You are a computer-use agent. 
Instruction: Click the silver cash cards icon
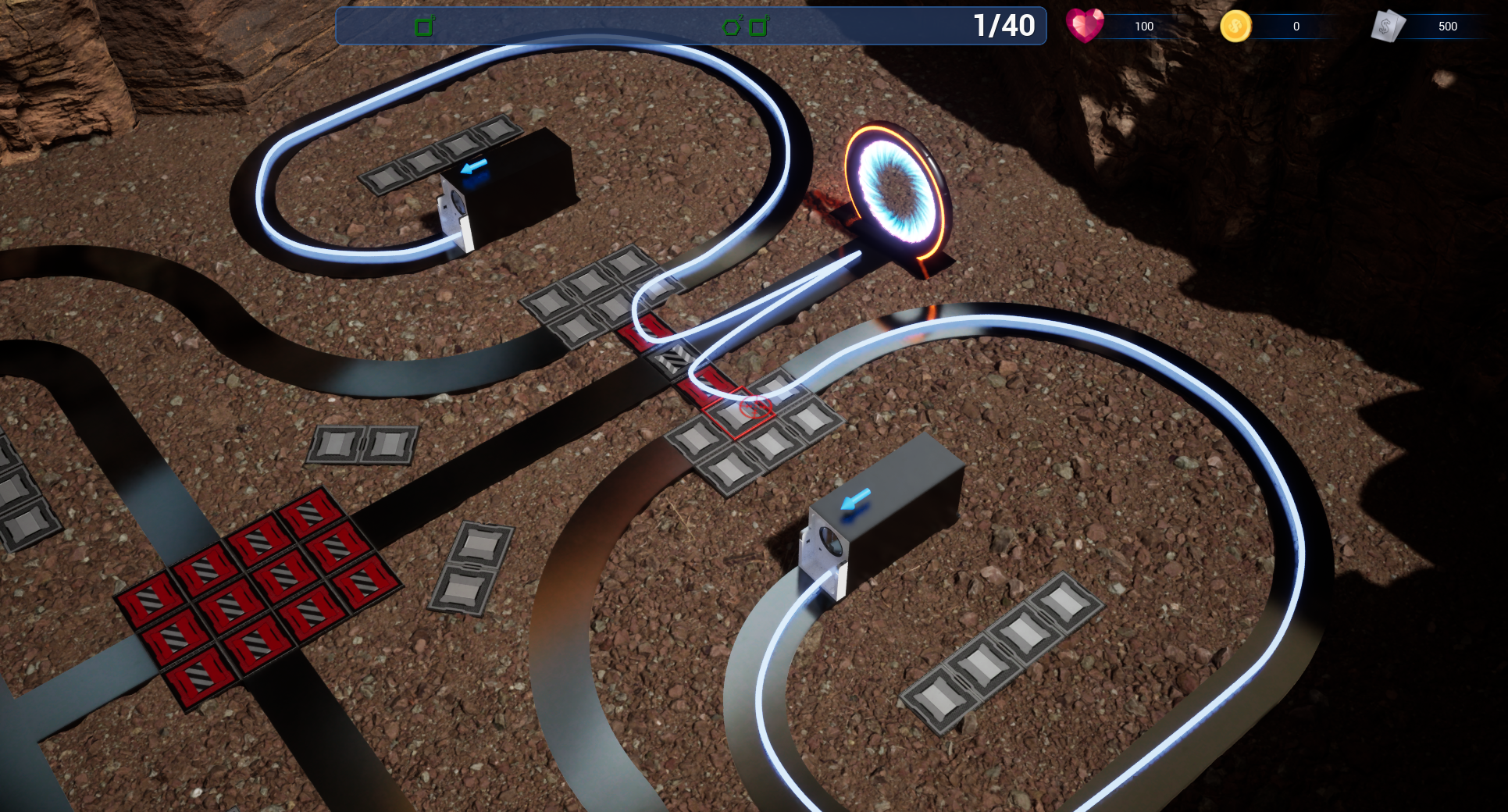pyautogui.click(x=1388, y=27)
